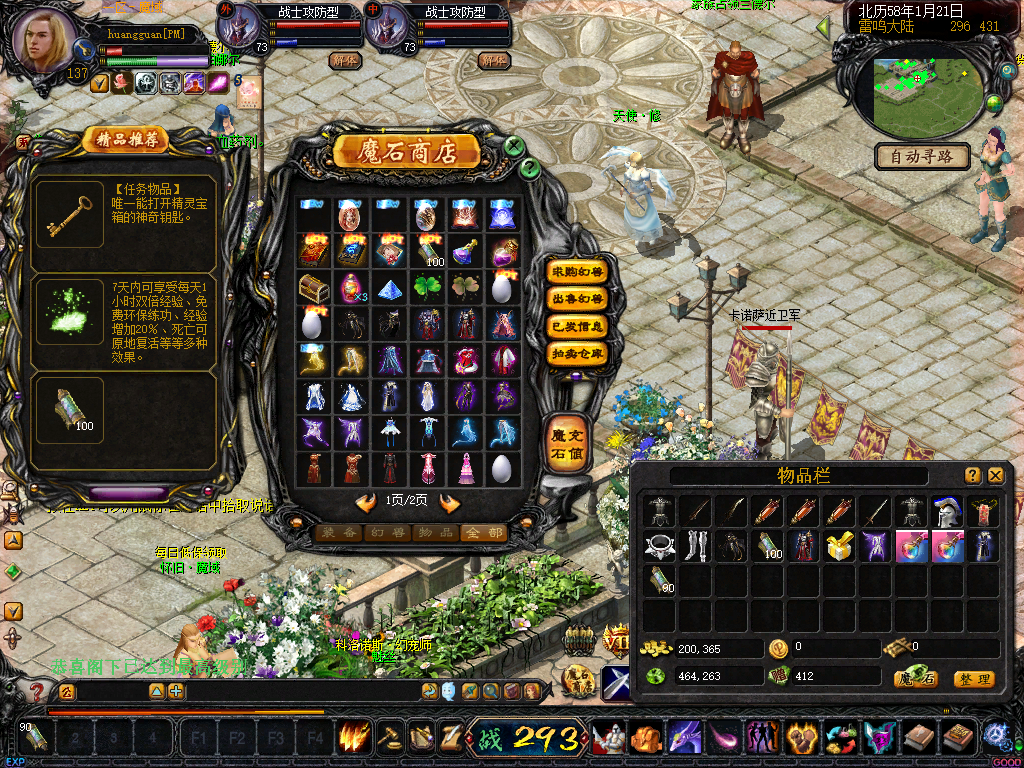Go to the next shop page arrow

click(450, 502)
